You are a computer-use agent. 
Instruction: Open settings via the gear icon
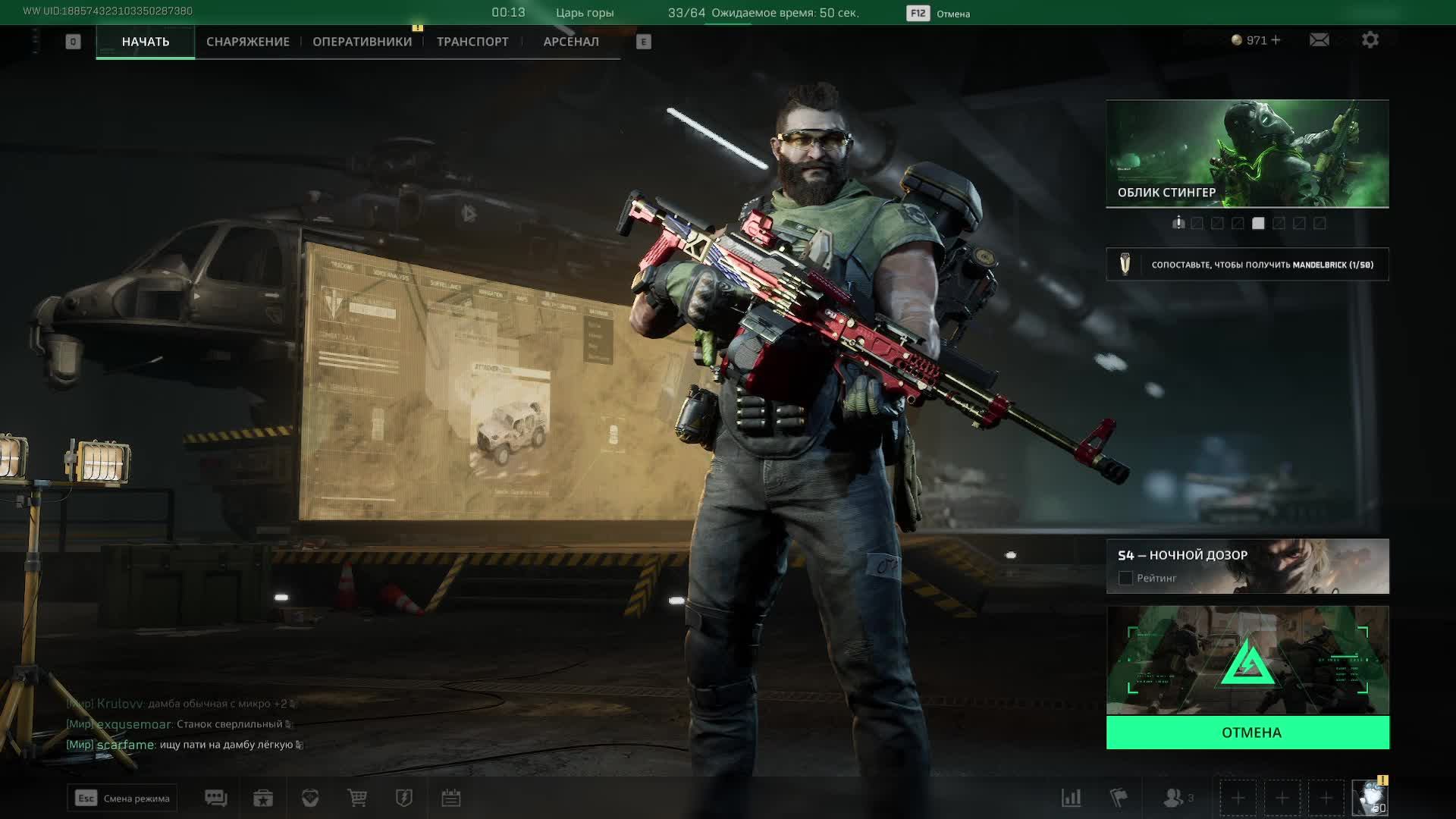click(1370, 39)
